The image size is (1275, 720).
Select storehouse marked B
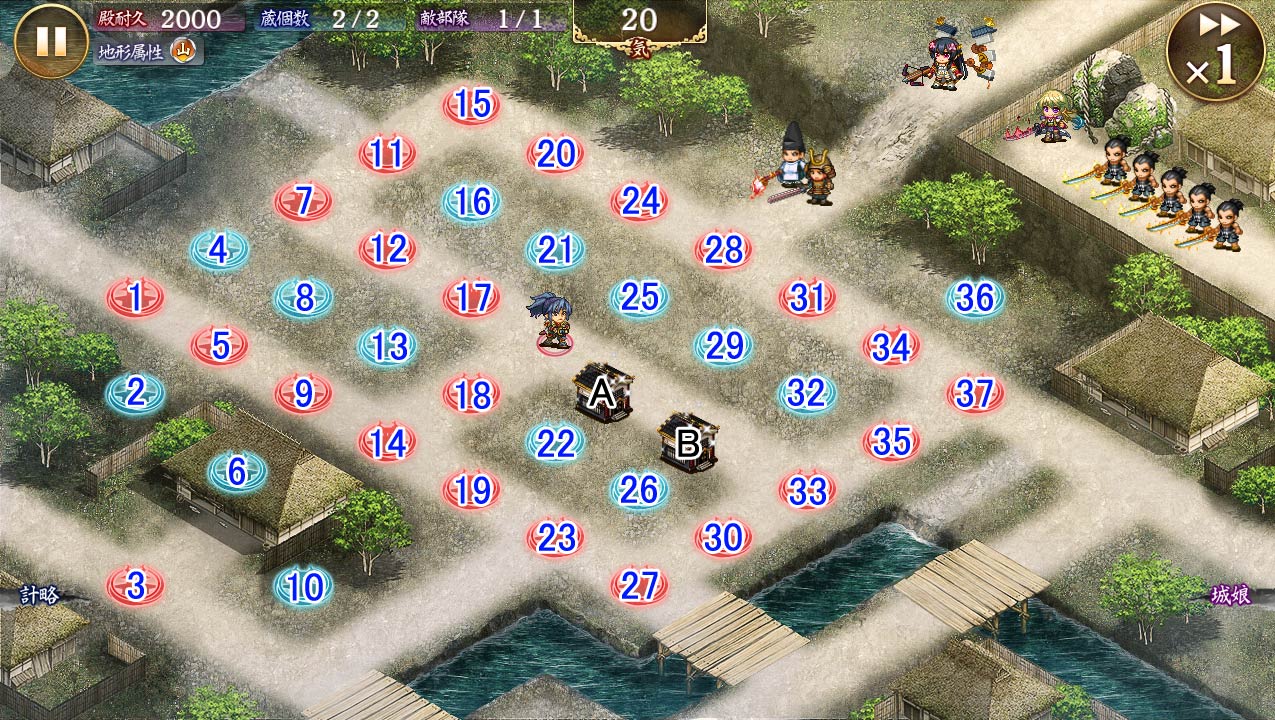[688, 443]
